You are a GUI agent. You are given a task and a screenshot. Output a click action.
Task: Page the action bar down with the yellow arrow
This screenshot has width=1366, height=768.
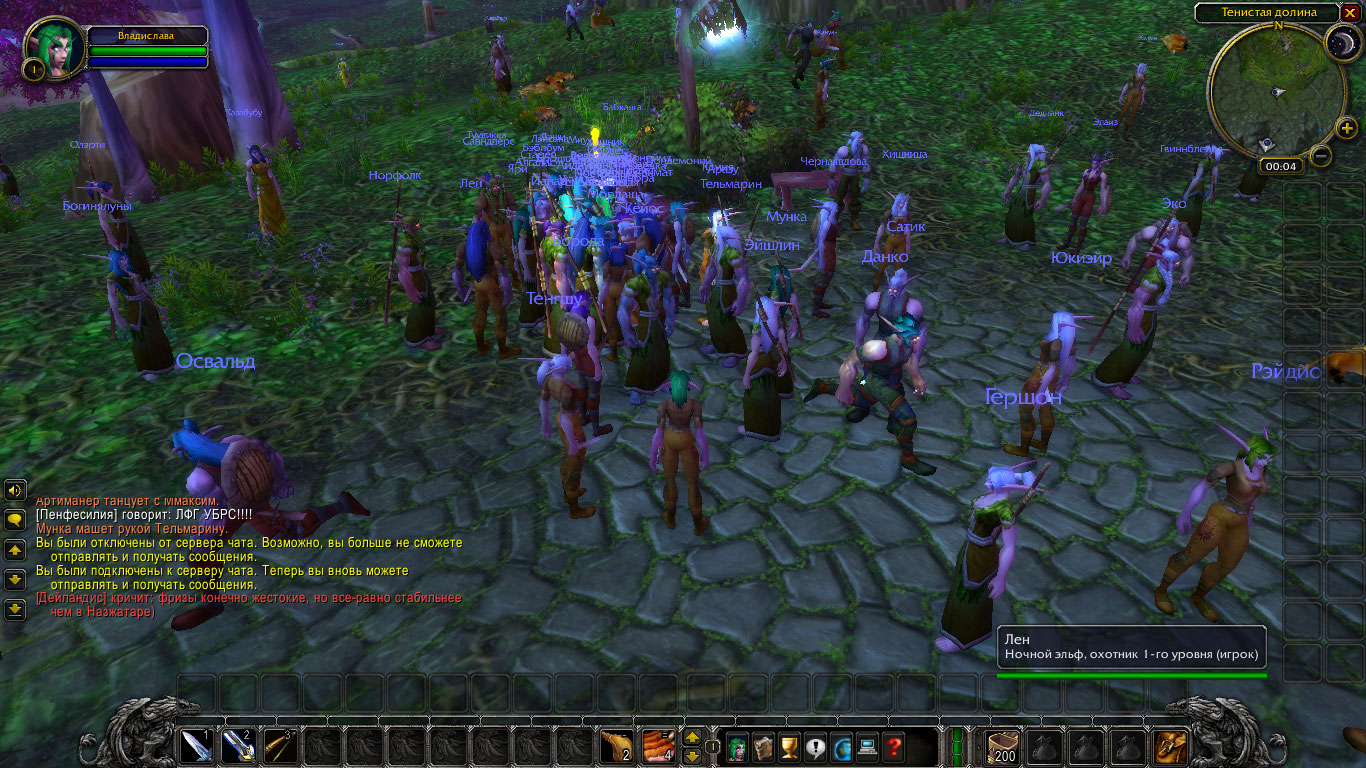pos(690,756)
